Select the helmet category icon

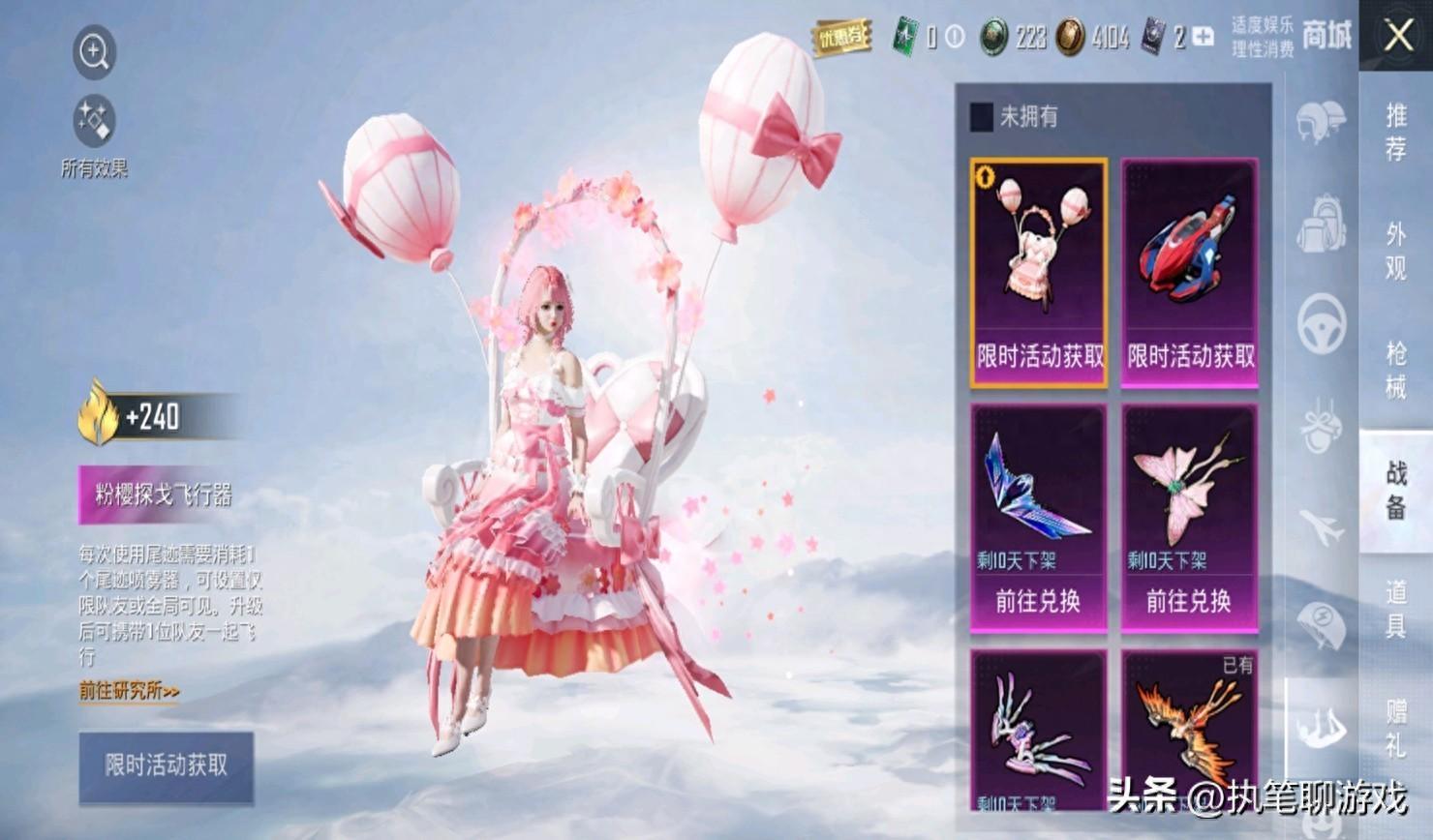[x=1321, y=122]
